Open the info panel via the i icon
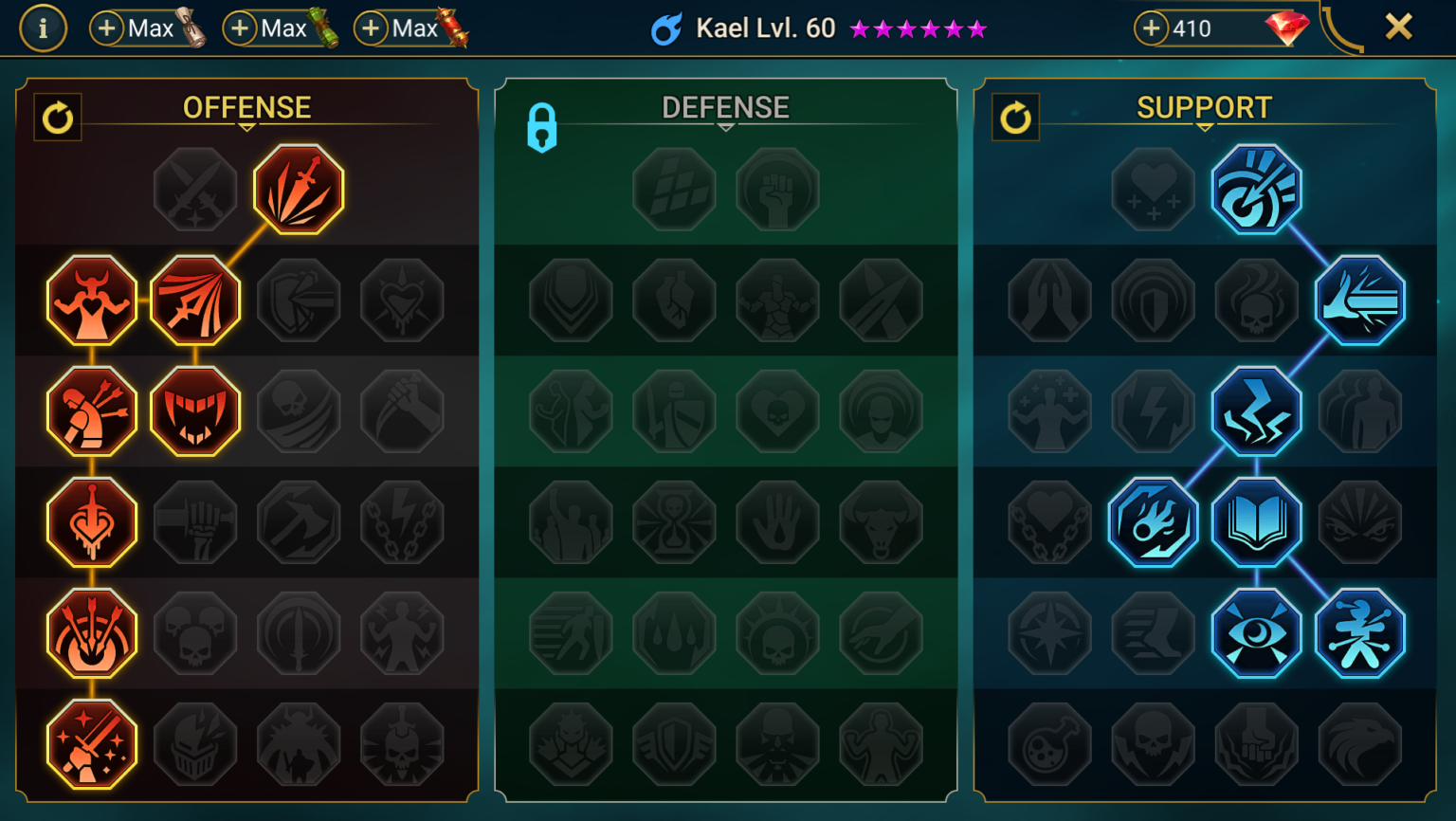Image resolution: width=1456 pixels, height=821 pixels. [x=43, y=27]
